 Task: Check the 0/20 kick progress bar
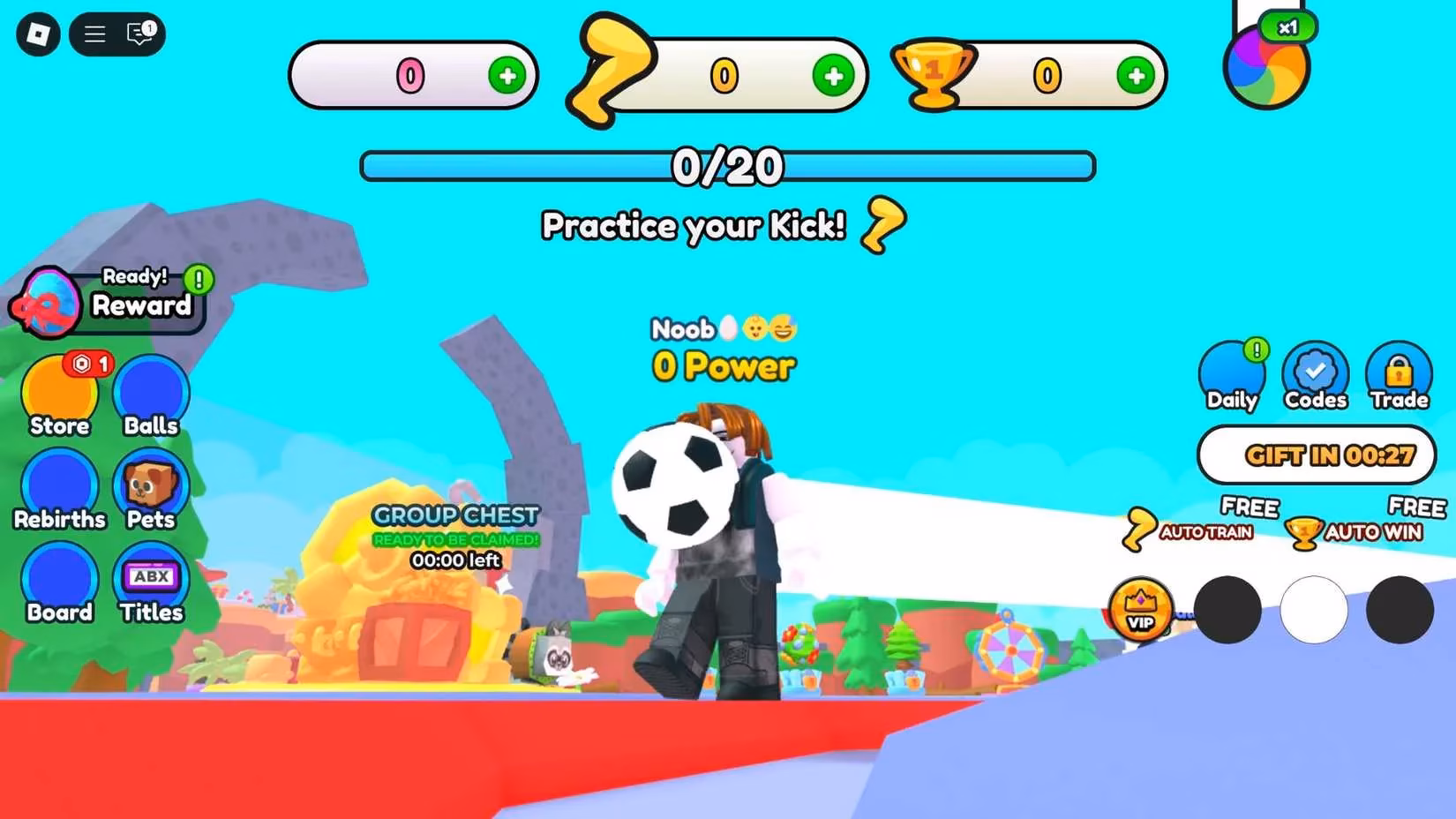(727, 165)
